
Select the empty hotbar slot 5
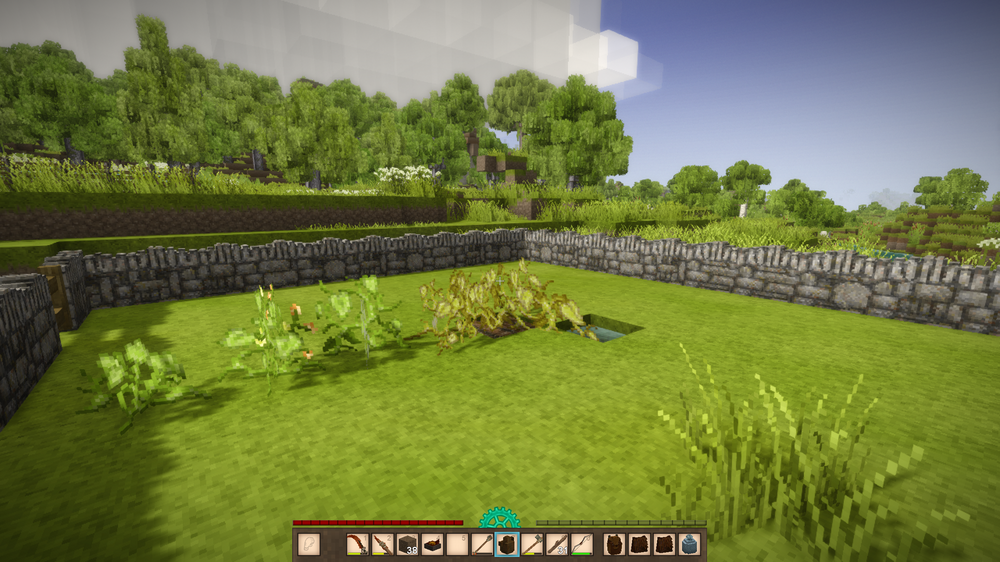[x=457, y=544]
